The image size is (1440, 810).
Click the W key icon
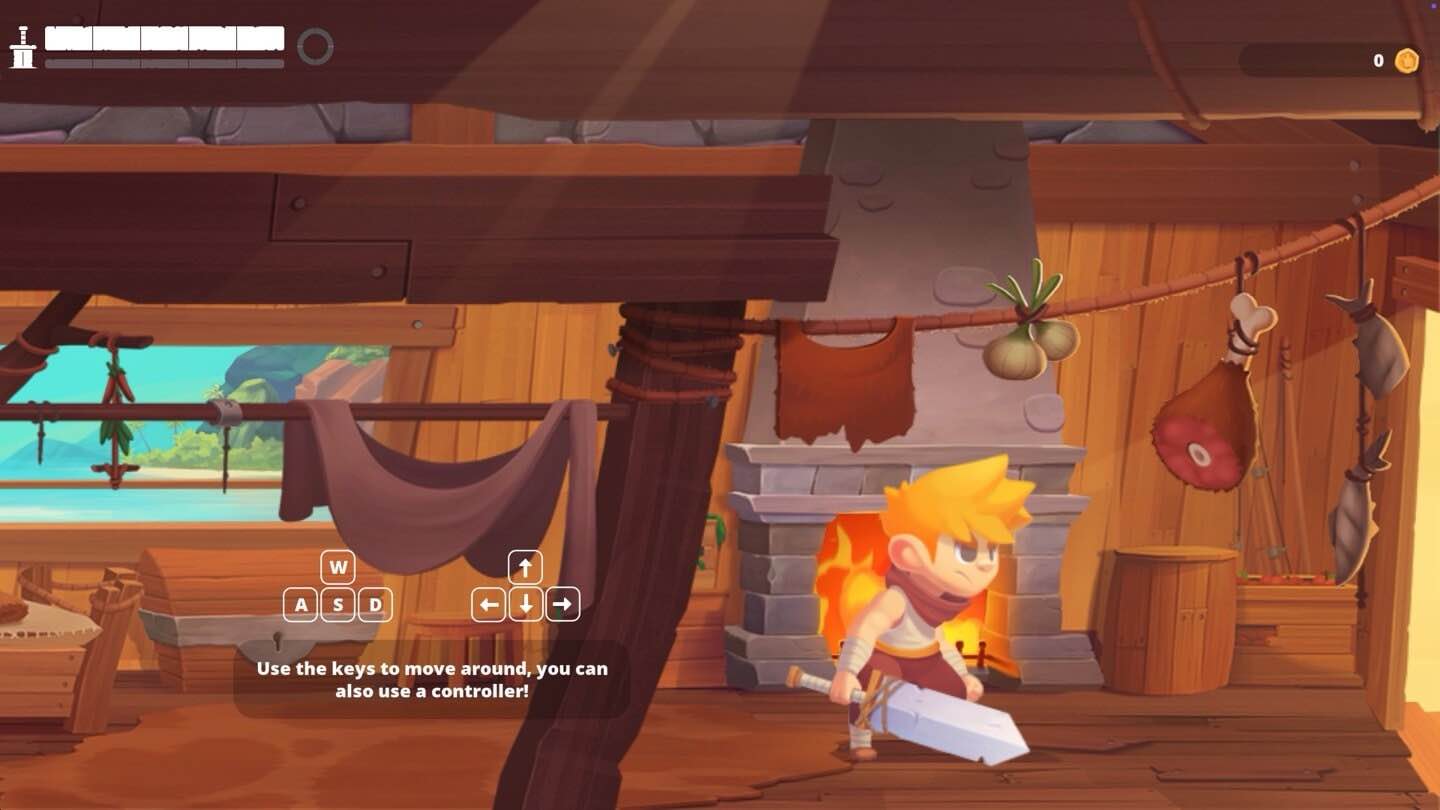click(x=337, y=567)
